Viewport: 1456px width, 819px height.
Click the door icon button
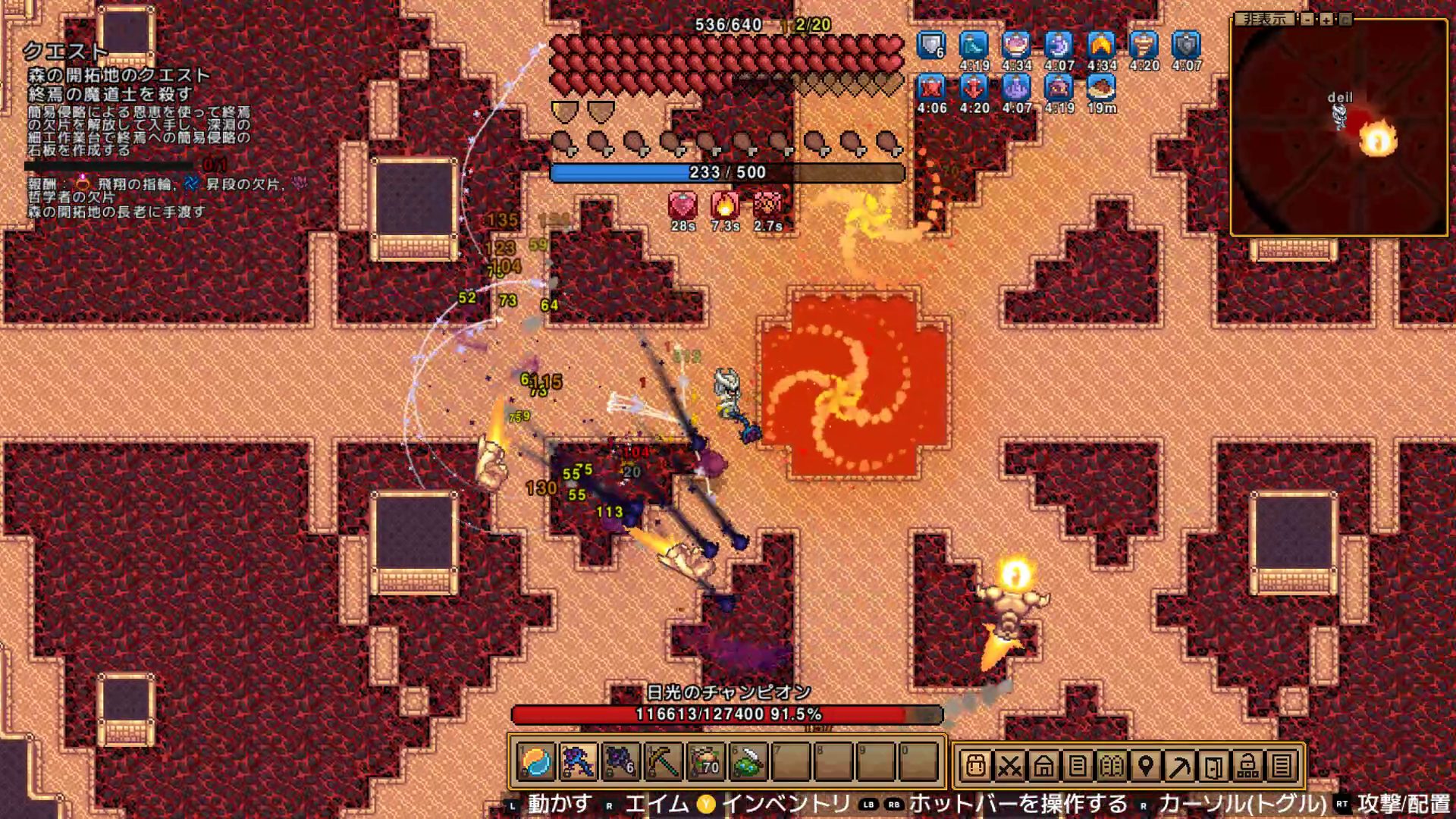coord(1214,767)
